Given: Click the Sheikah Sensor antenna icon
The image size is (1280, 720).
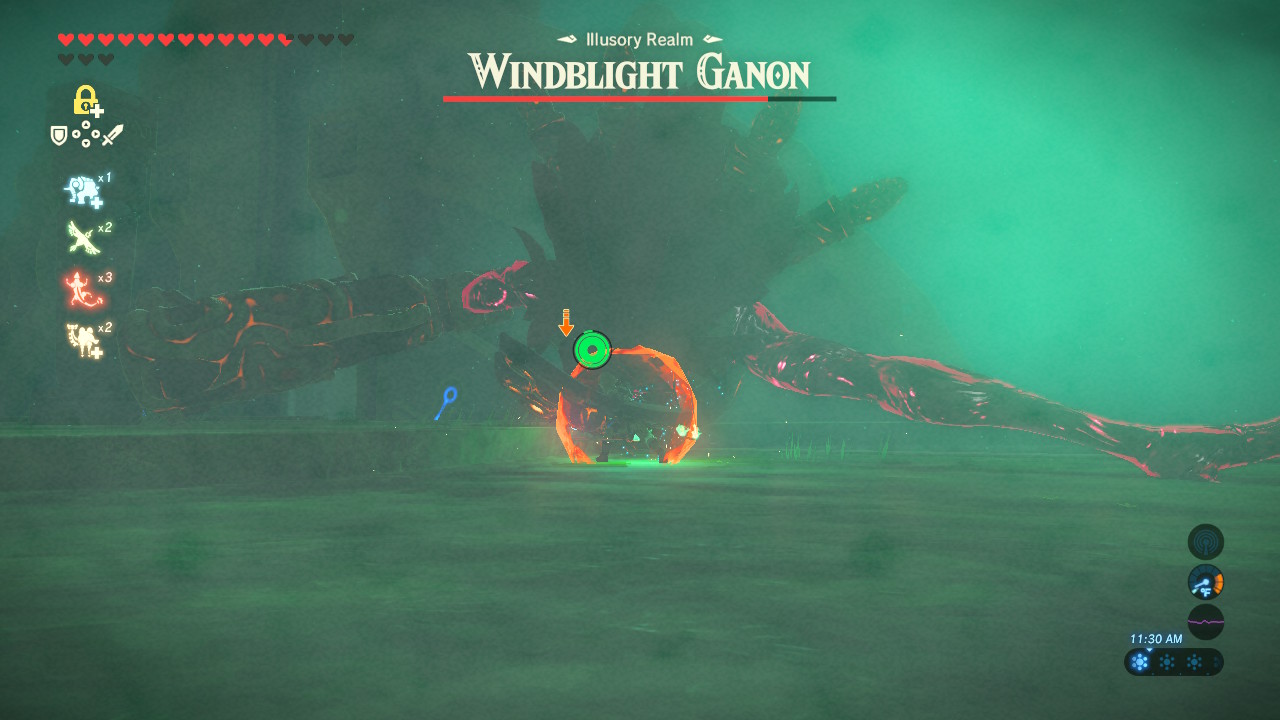Looking at the screenshot, I should tap(1204, 541).
